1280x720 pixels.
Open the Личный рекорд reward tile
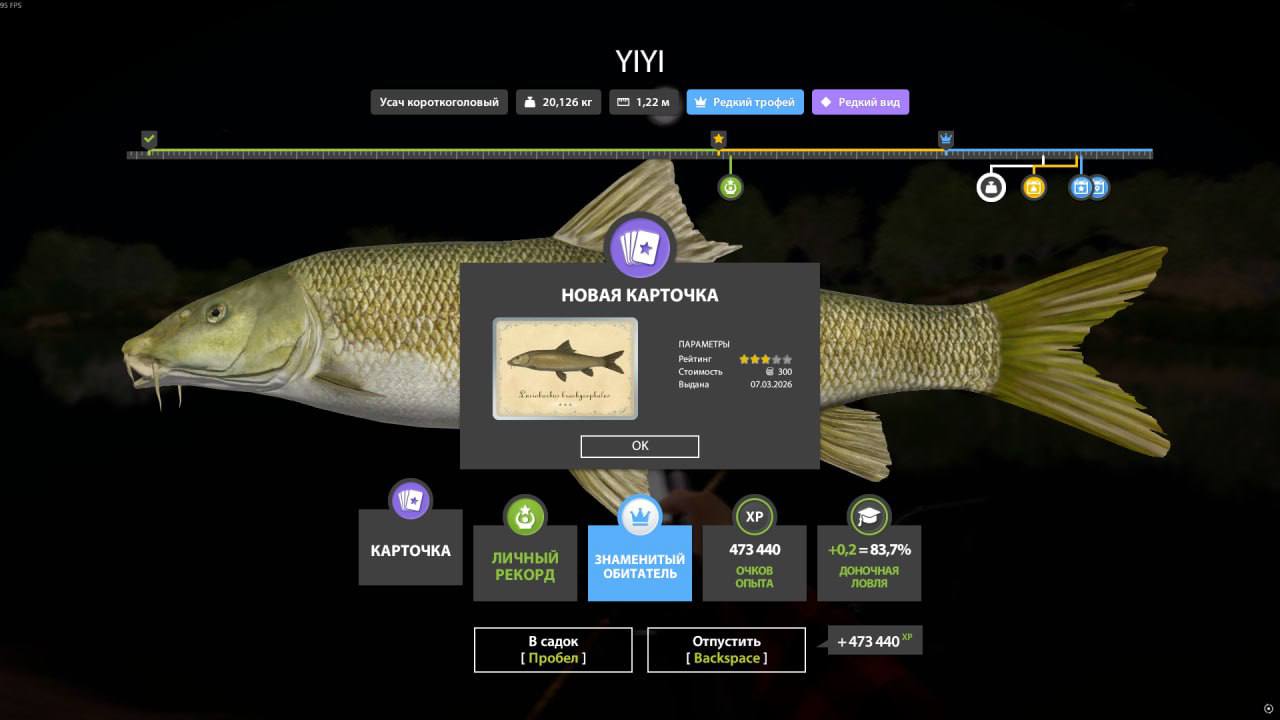tap(525, 564)
